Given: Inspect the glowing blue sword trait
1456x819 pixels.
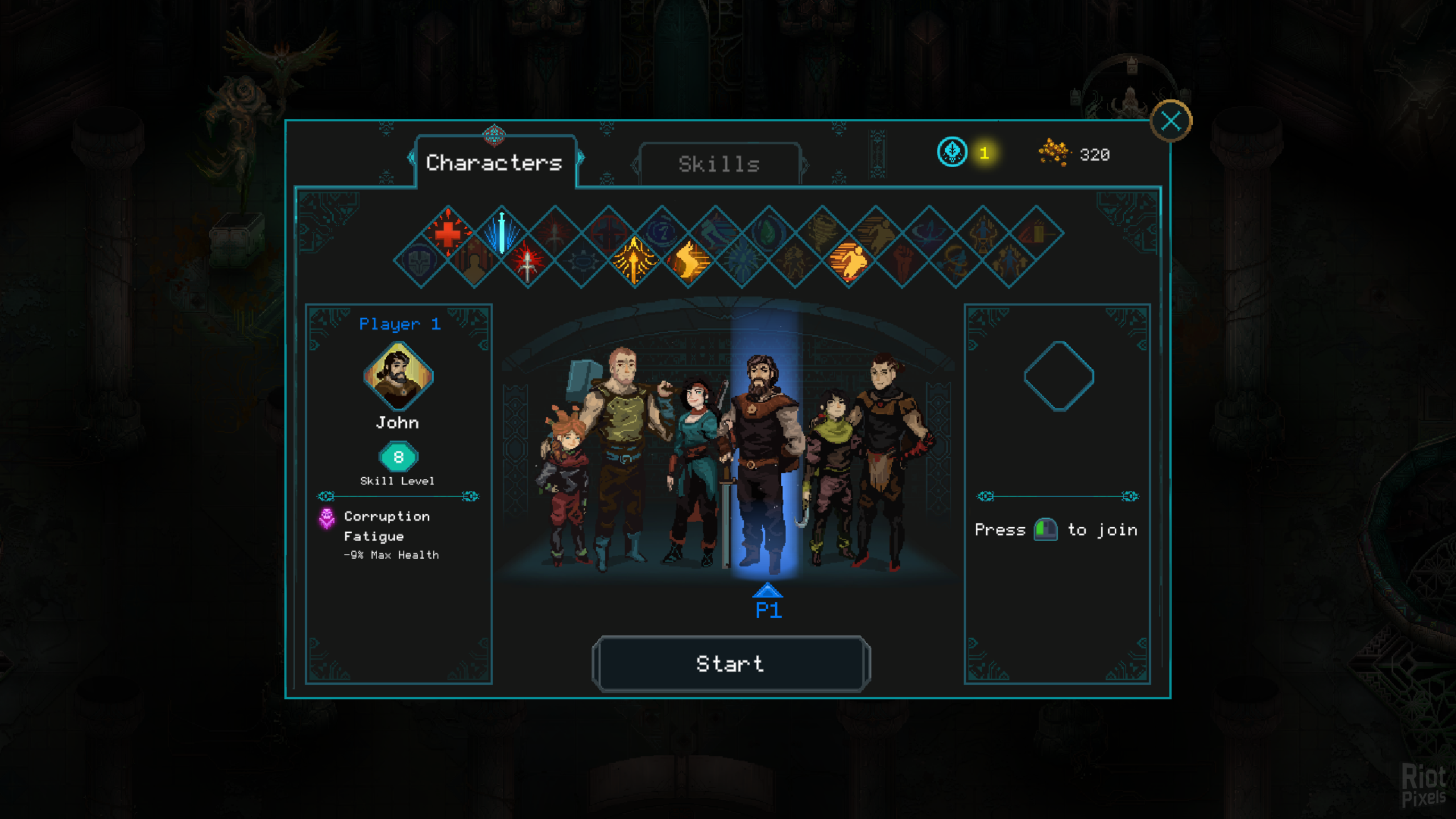Looking at the screenshot, I should (x=502, y=233).
